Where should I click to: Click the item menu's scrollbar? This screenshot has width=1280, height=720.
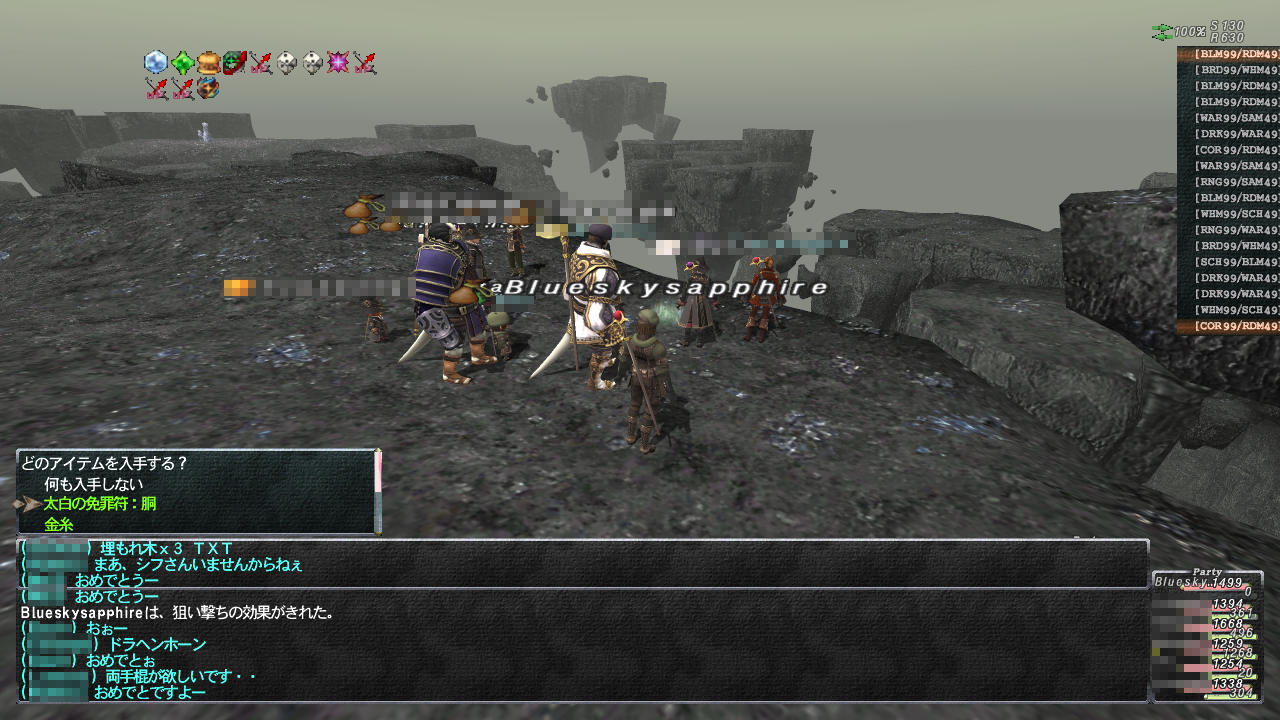378,492
